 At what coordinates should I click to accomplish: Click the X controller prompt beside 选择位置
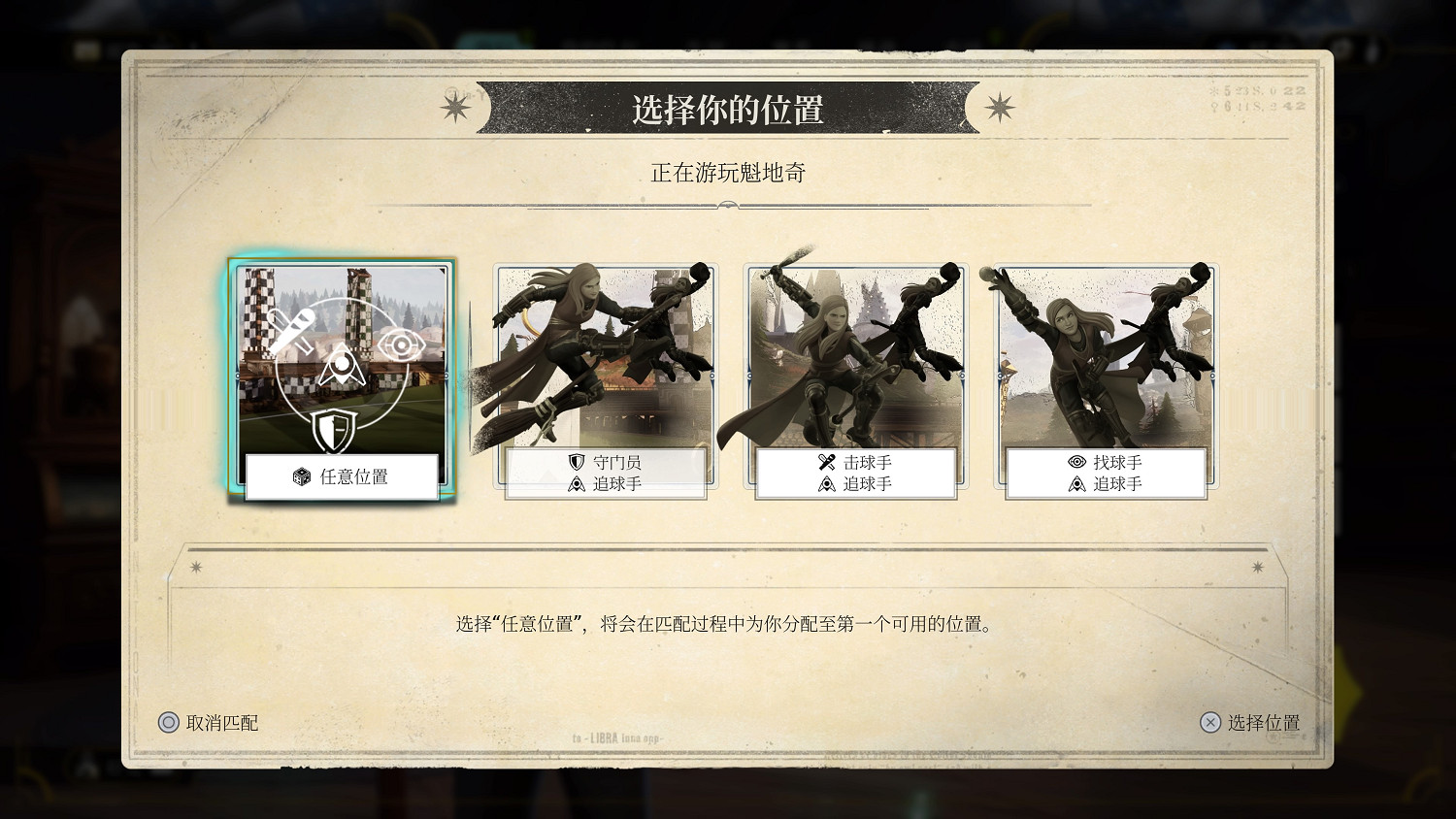pyautogui.click(x=1208, y=723)
